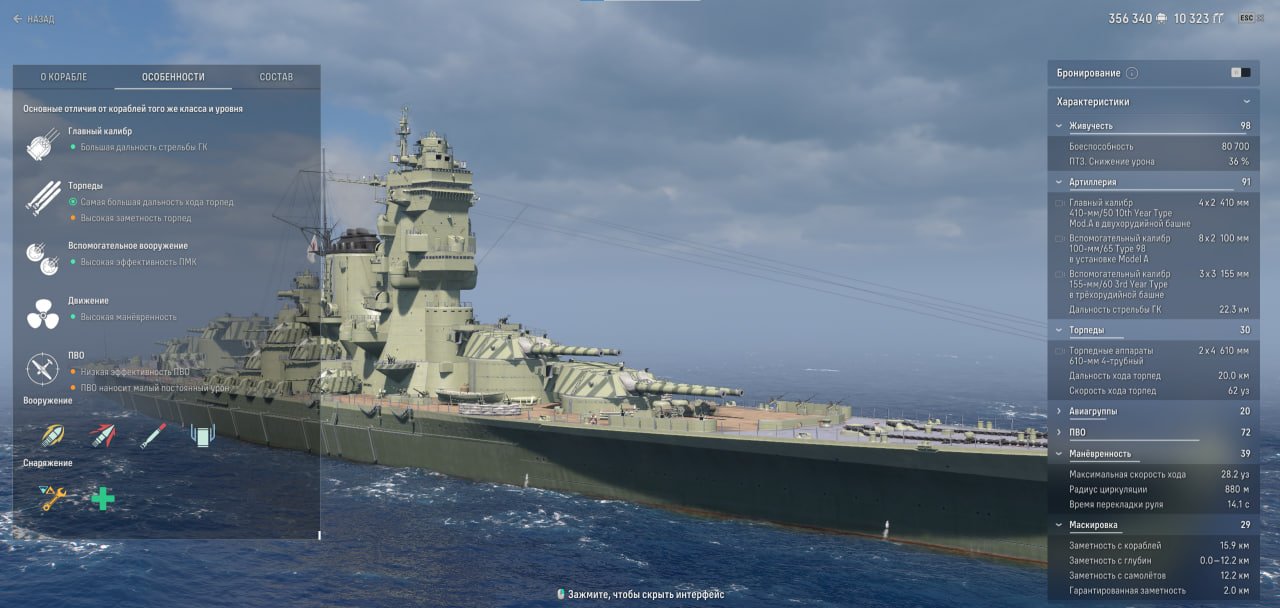The image size is (1280, 608).
Task: Expand the Авиагруппы section
Action: point(1060,411)
